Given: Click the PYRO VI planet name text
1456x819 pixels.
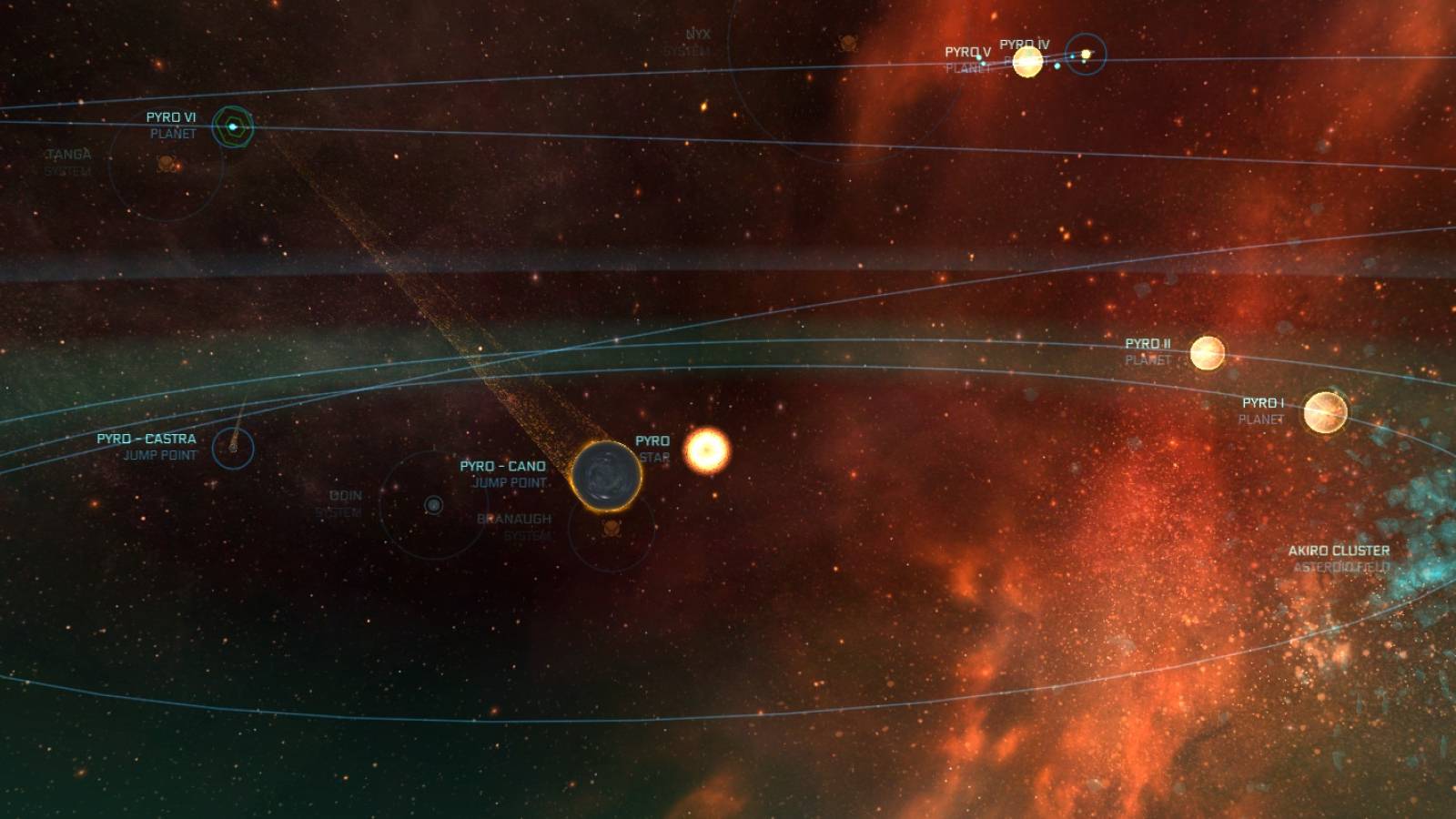Looking at the screenshot, I should (170, 116).
